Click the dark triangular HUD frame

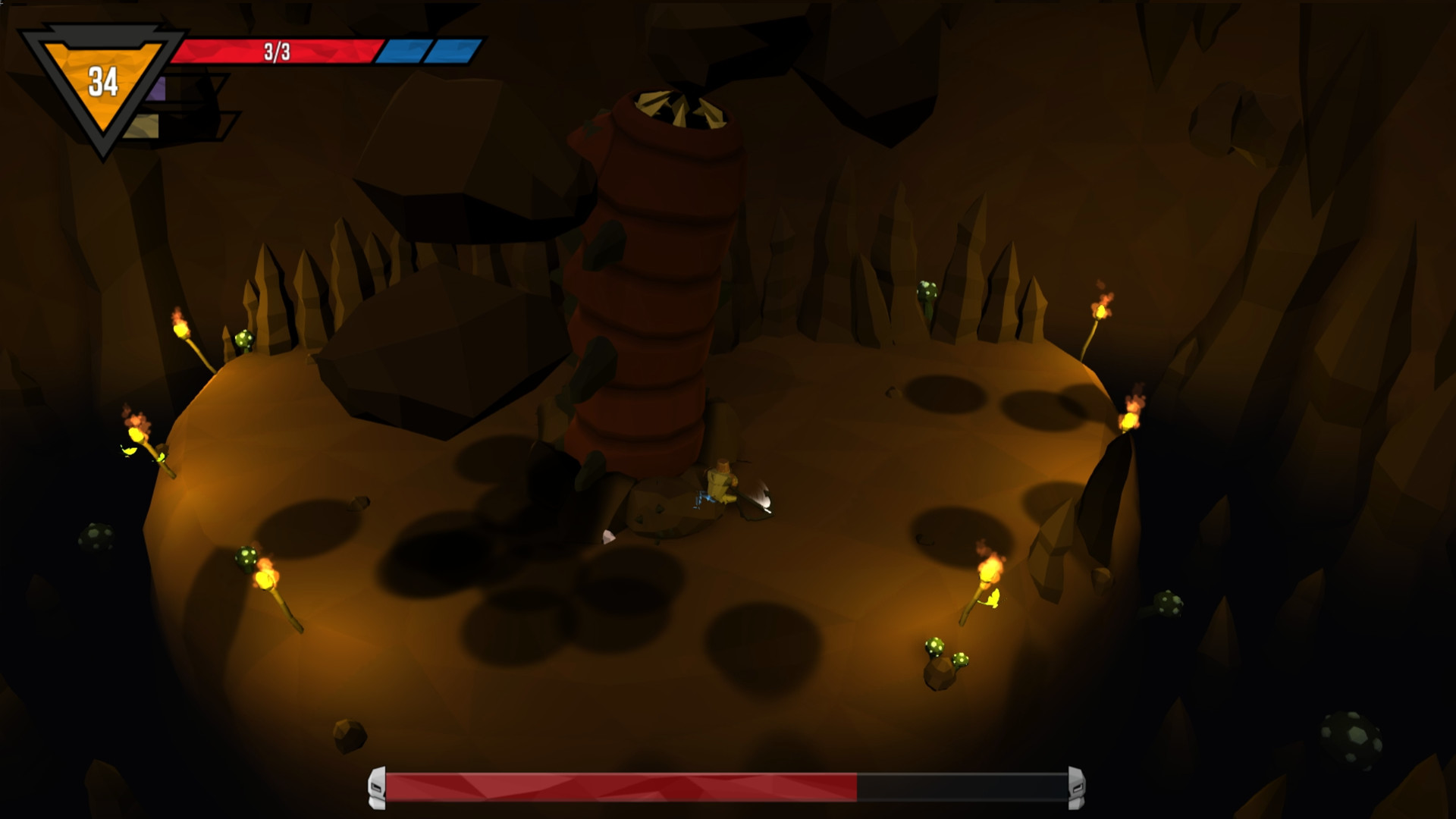tap(102, 34)
